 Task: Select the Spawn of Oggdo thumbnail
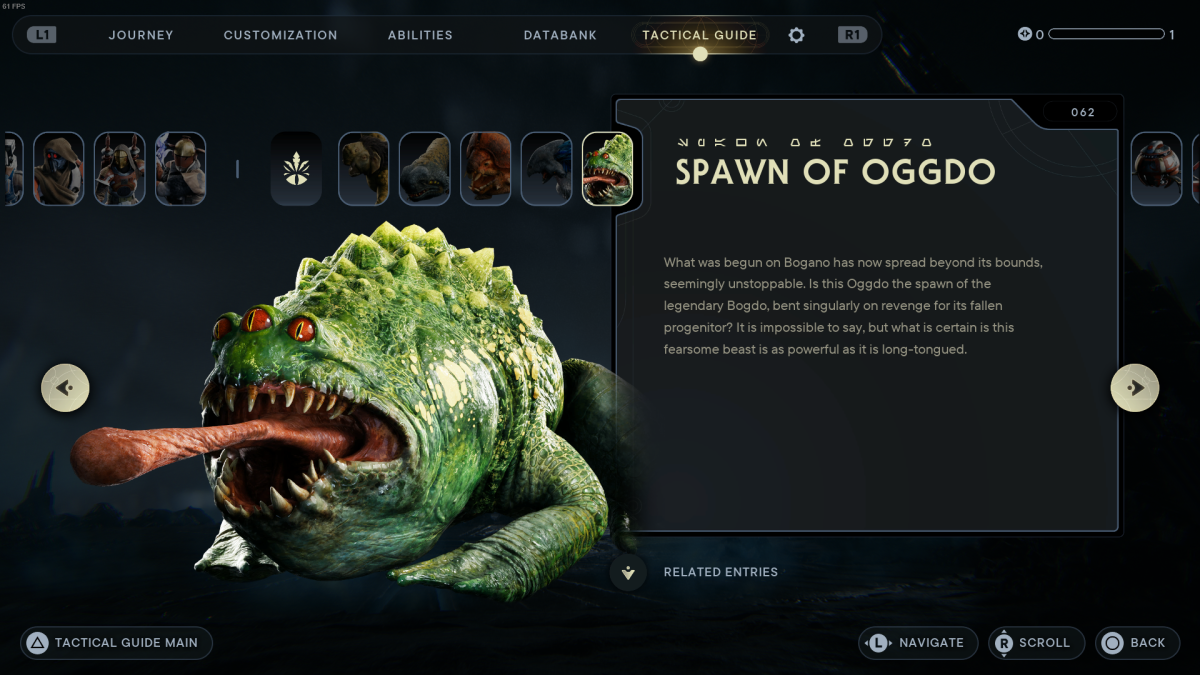coord(607,169)
